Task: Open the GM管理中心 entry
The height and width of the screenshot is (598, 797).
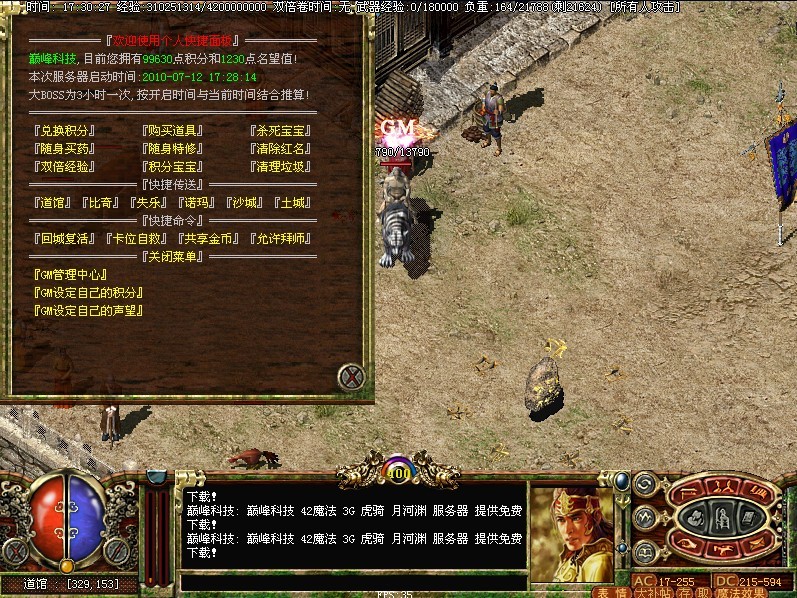Action: click(x=70, y=274)
